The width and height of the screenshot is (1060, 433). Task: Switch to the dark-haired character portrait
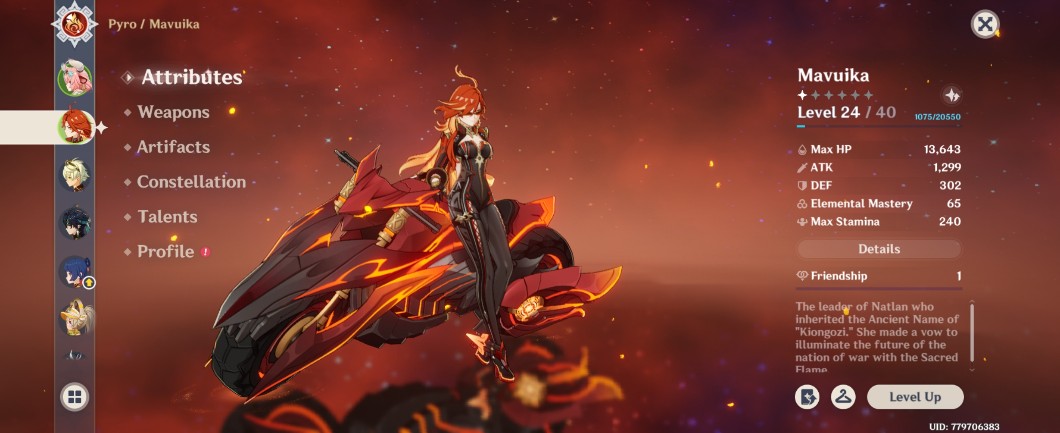tap(75, 222)
